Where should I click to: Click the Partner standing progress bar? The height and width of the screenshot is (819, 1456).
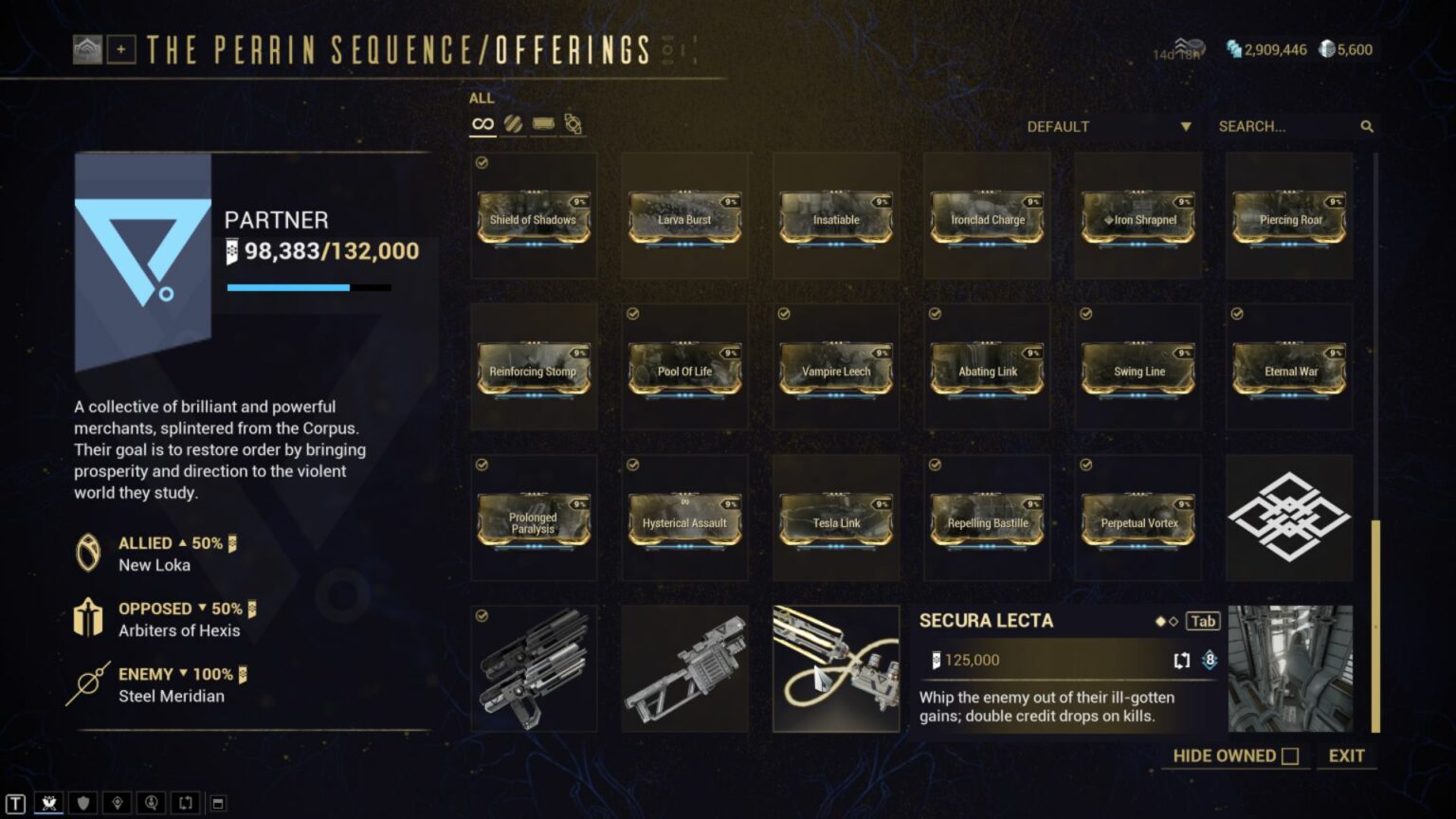pyautogui.click(x=308, y=286)
